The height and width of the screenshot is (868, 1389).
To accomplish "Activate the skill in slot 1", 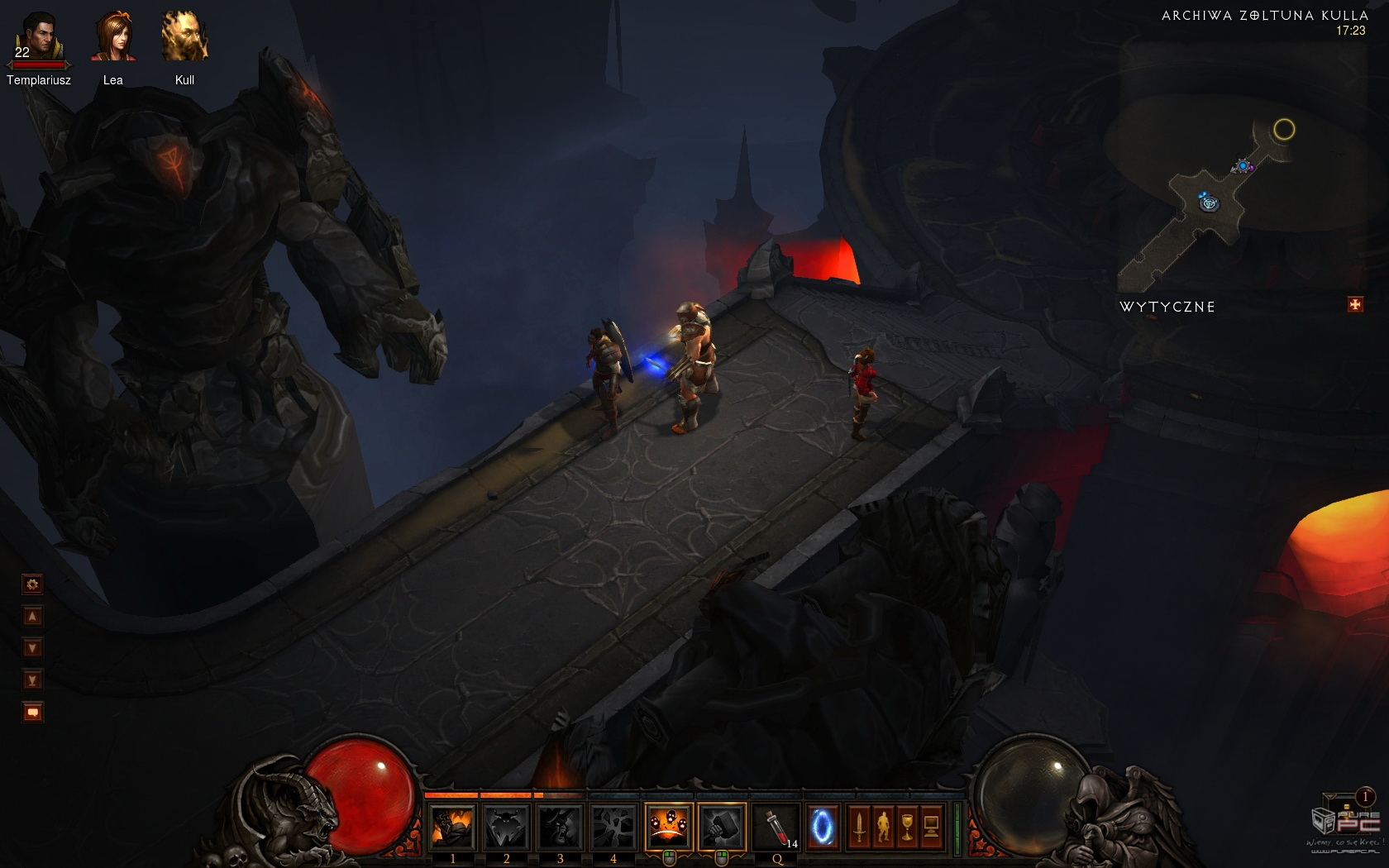I will pyautogui.click(x=452, y=827).
